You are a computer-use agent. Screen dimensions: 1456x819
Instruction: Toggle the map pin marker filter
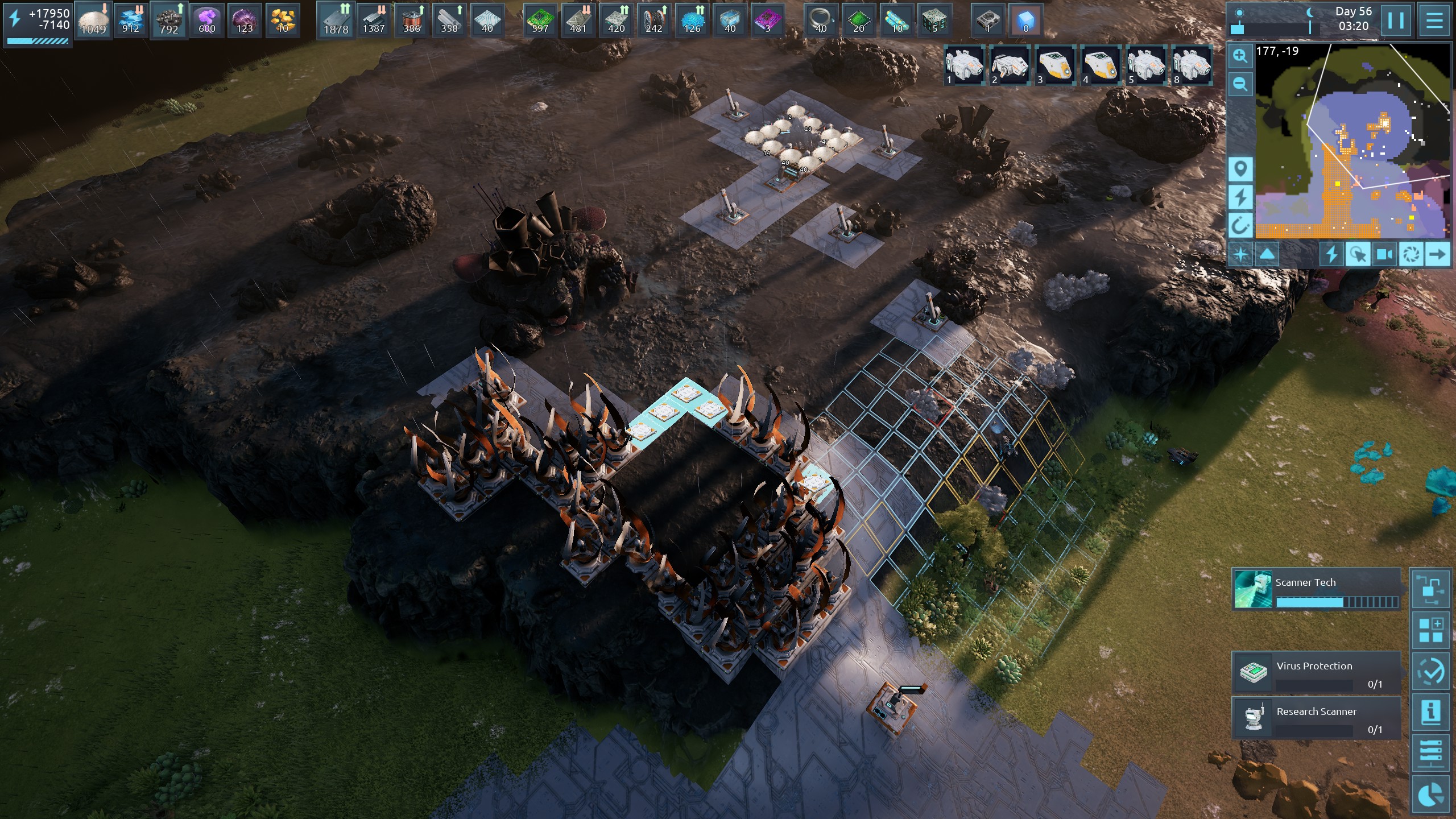(1240, 169)
